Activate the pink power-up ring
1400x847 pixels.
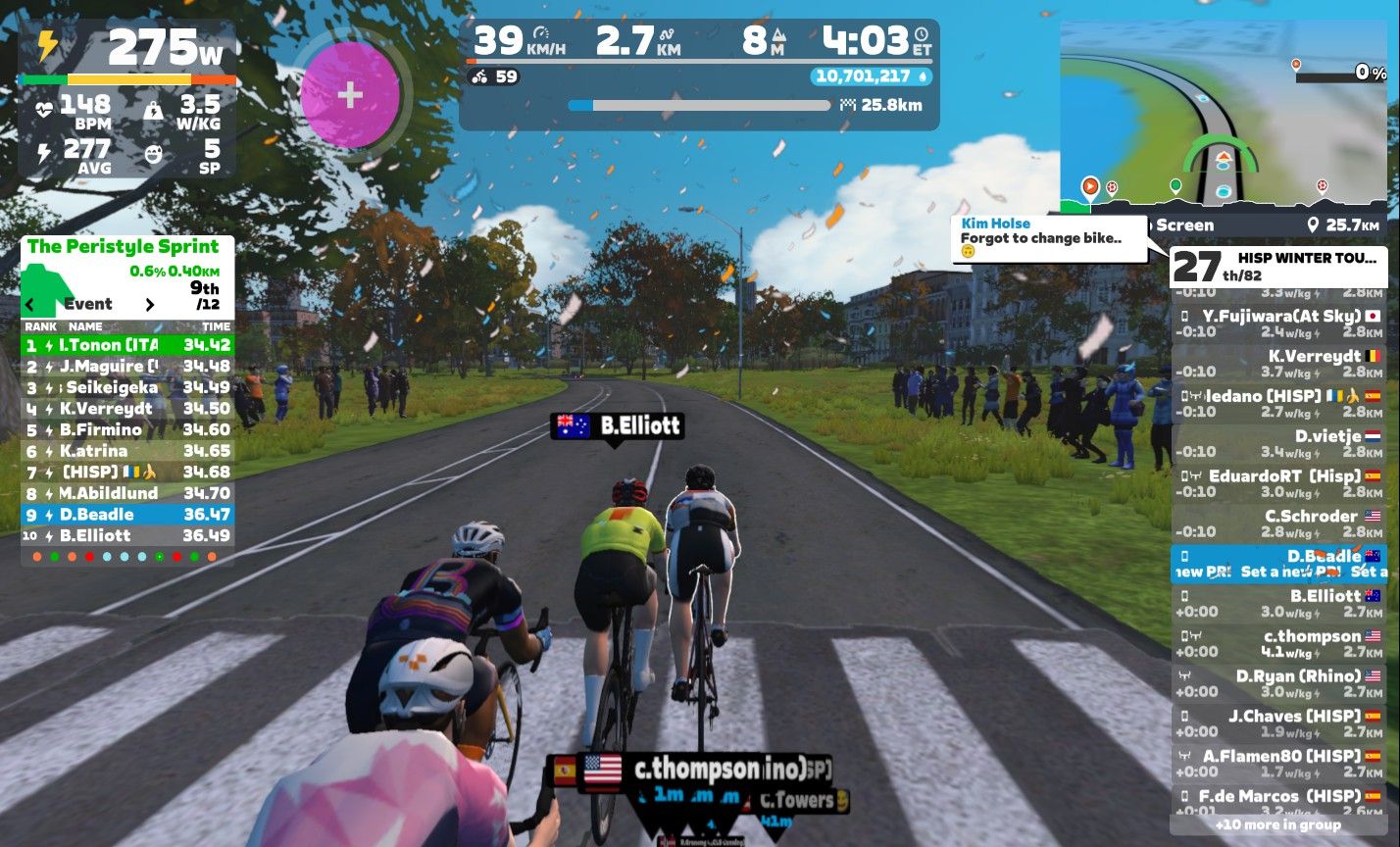(350, 95)
